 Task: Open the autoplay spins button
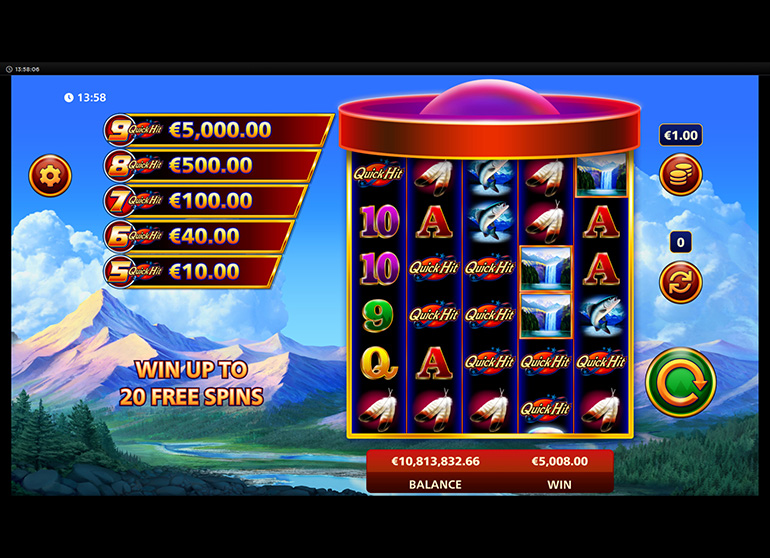pos(680,281)
